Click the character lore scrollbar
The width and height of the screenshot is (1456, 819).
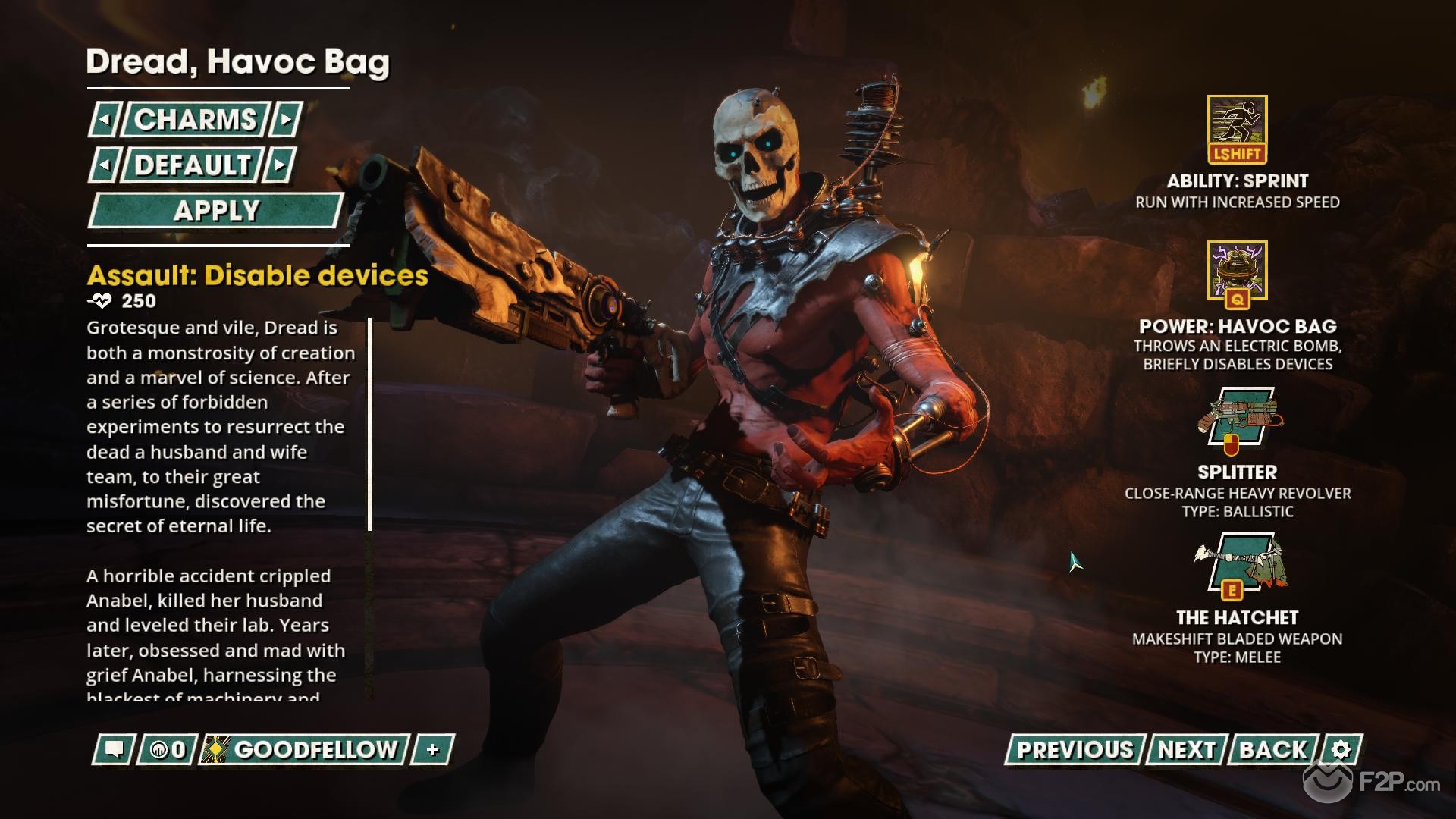coord(369,425)
